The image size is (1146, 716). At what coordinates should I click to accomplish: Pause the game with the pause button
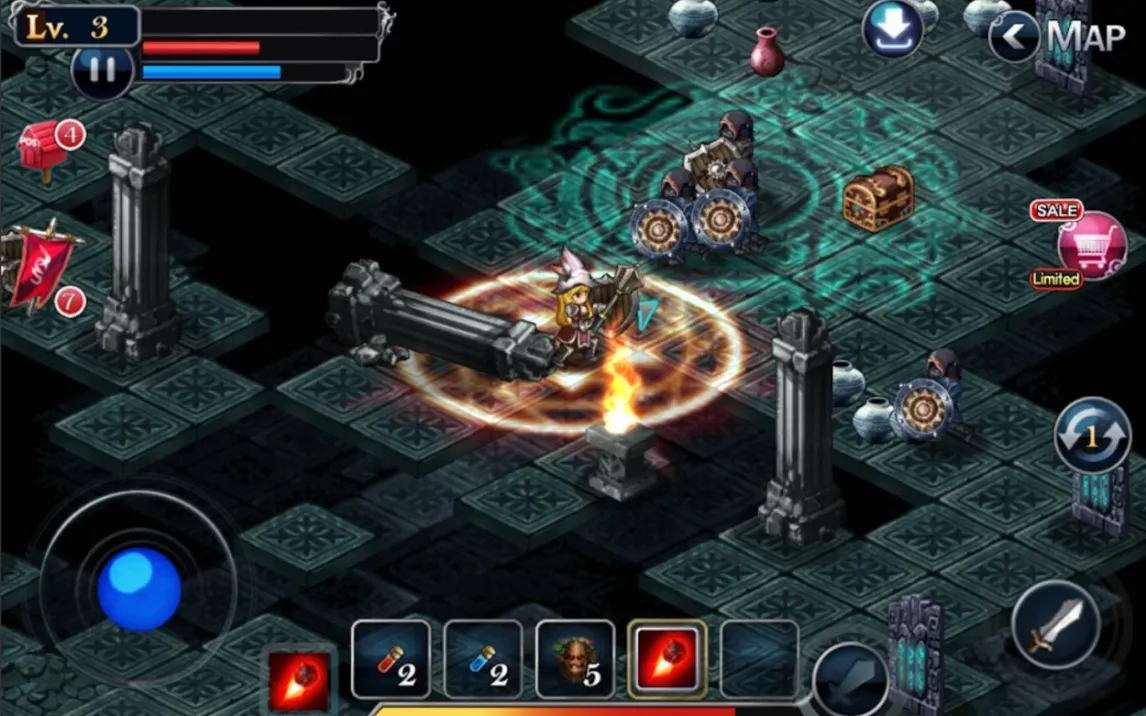[101, 70]
